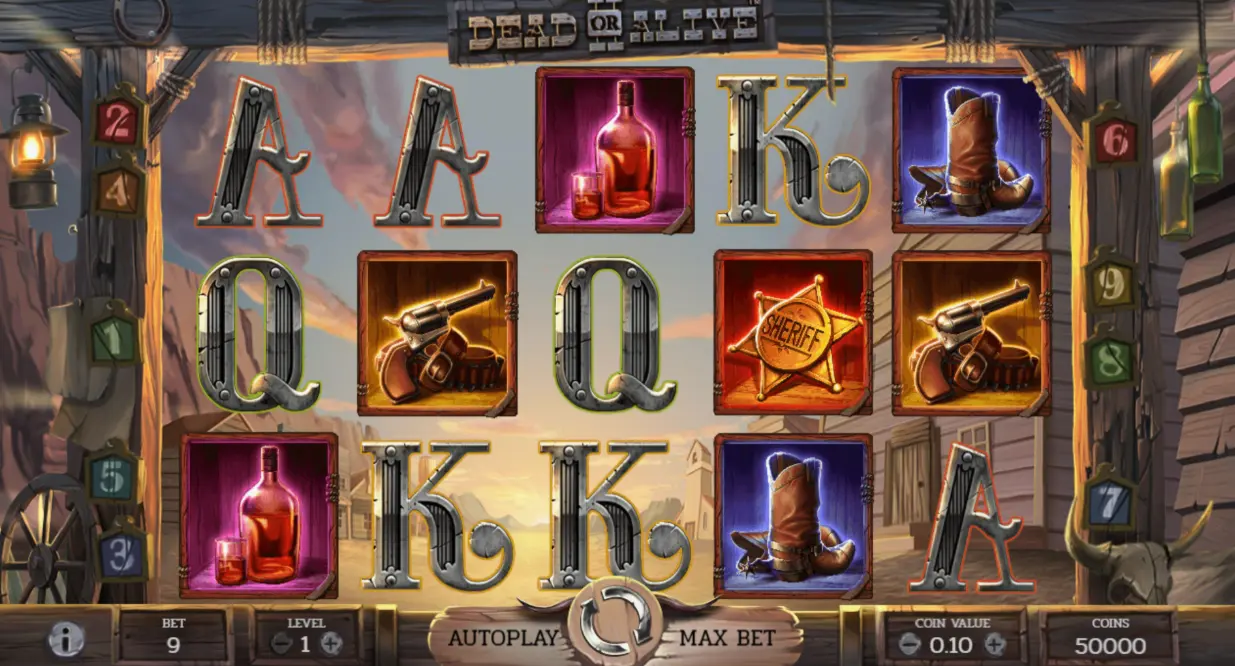The image size is (1235, 666).
Task: Activate the Max Bet button
Action: pyautogui.click(x=732, y=636)
